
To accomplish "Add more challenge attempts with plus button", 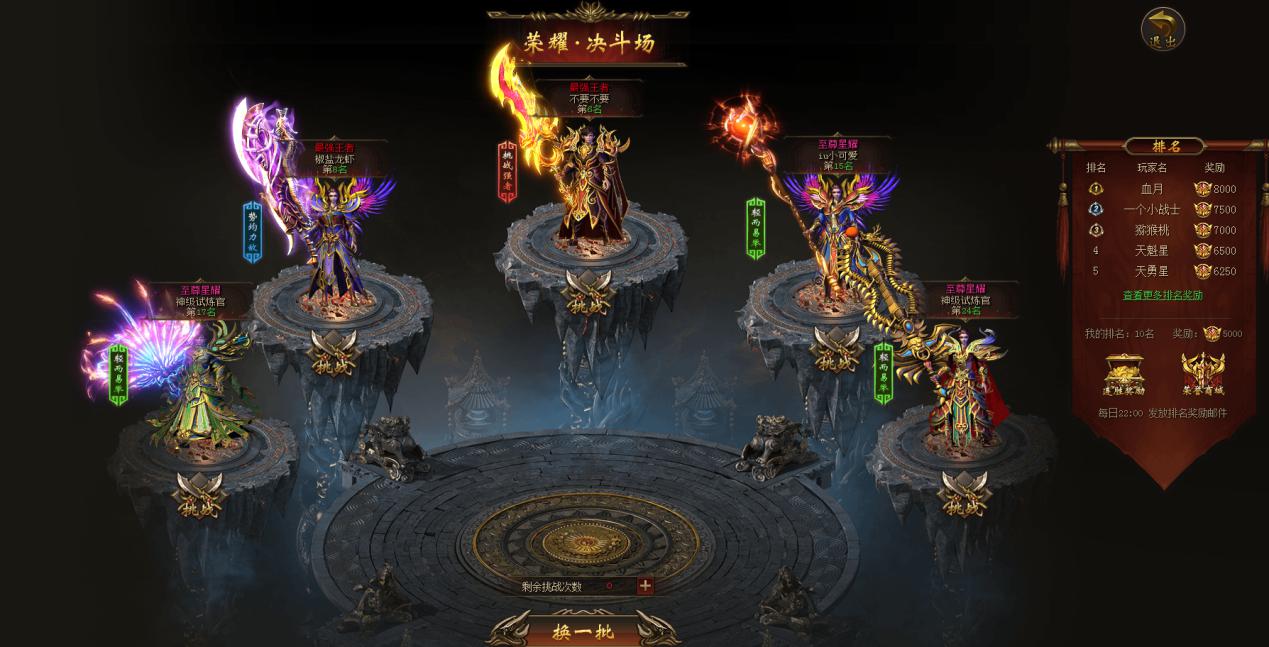I will (x=645, y=586).
